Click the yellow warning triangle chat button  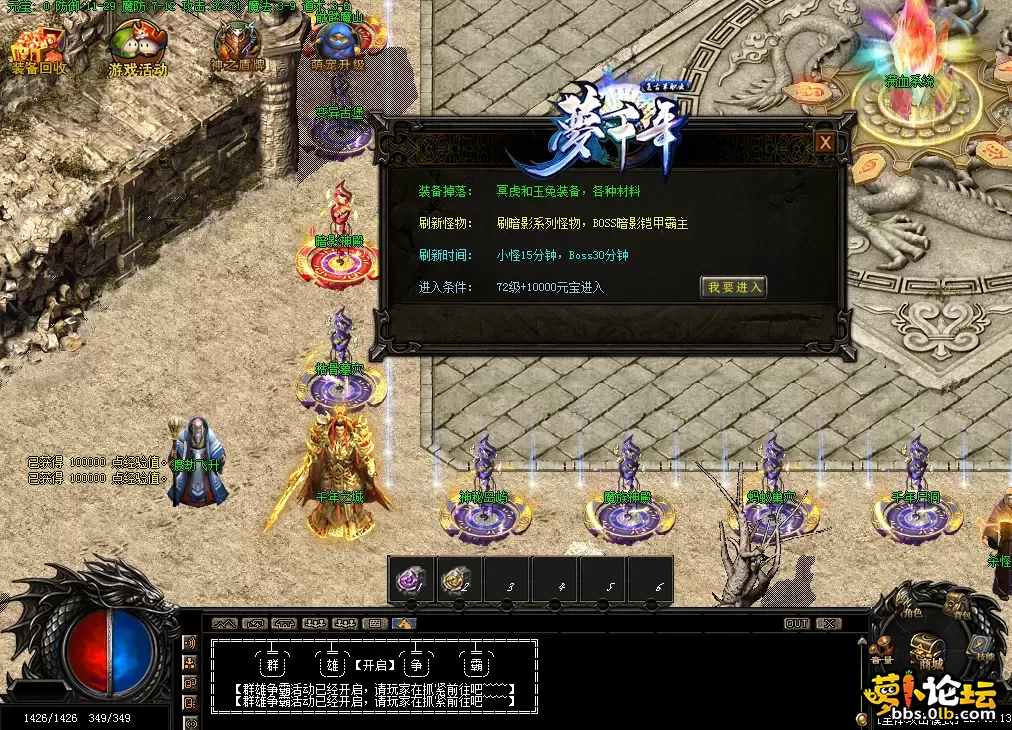tap(404, 623)
